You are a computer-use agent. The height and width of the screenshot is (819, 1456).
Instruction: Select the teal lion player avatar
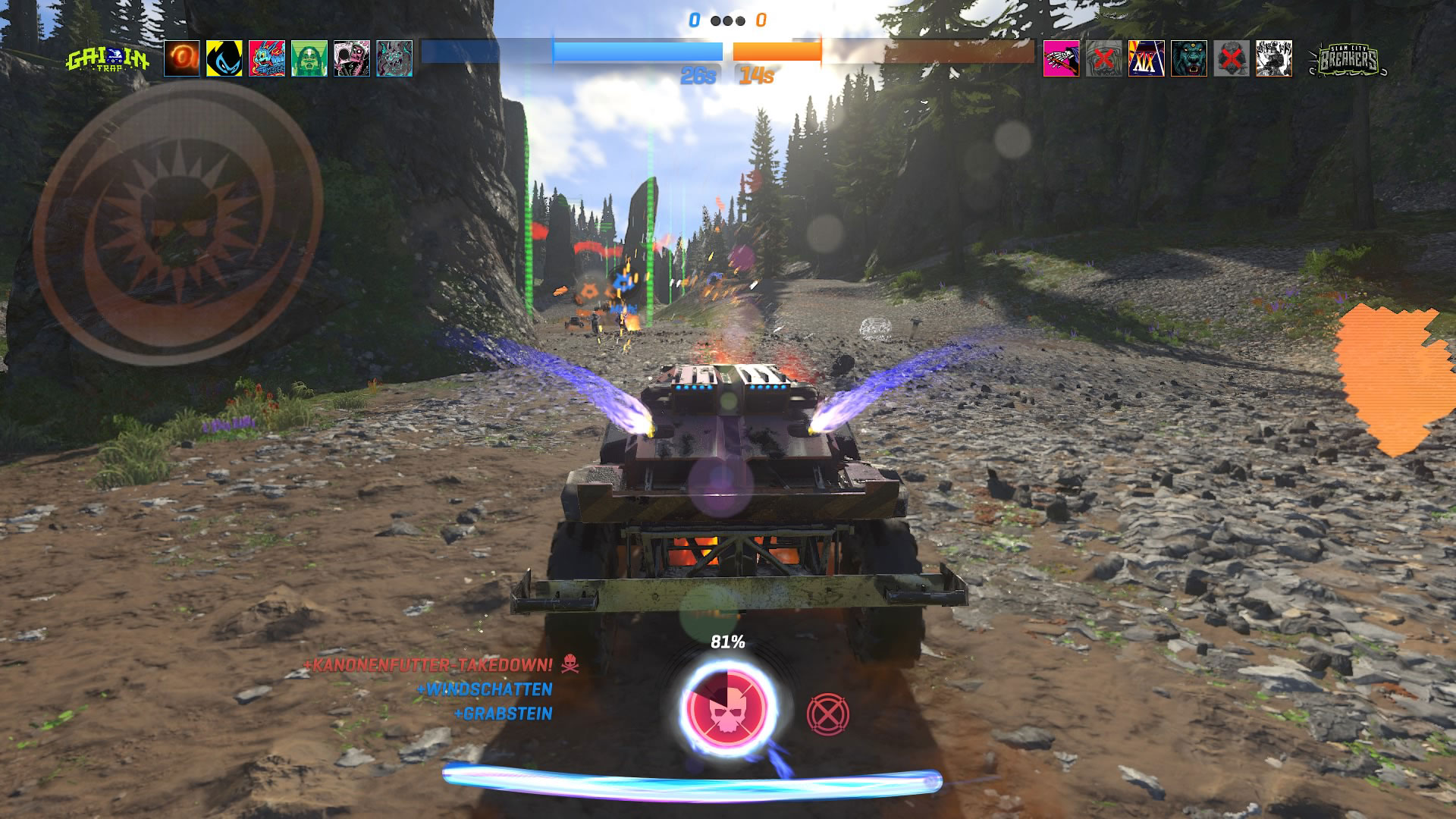pyautogui.click(x=1189, y=58)
